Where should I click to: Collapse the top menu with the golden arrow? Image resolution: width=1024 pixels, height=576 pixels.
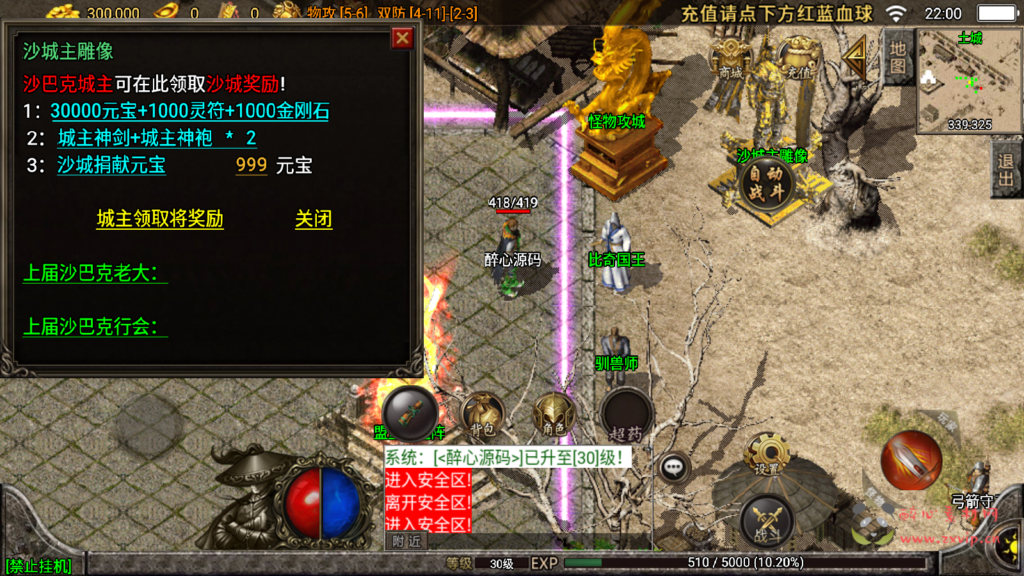click(855, 59)
